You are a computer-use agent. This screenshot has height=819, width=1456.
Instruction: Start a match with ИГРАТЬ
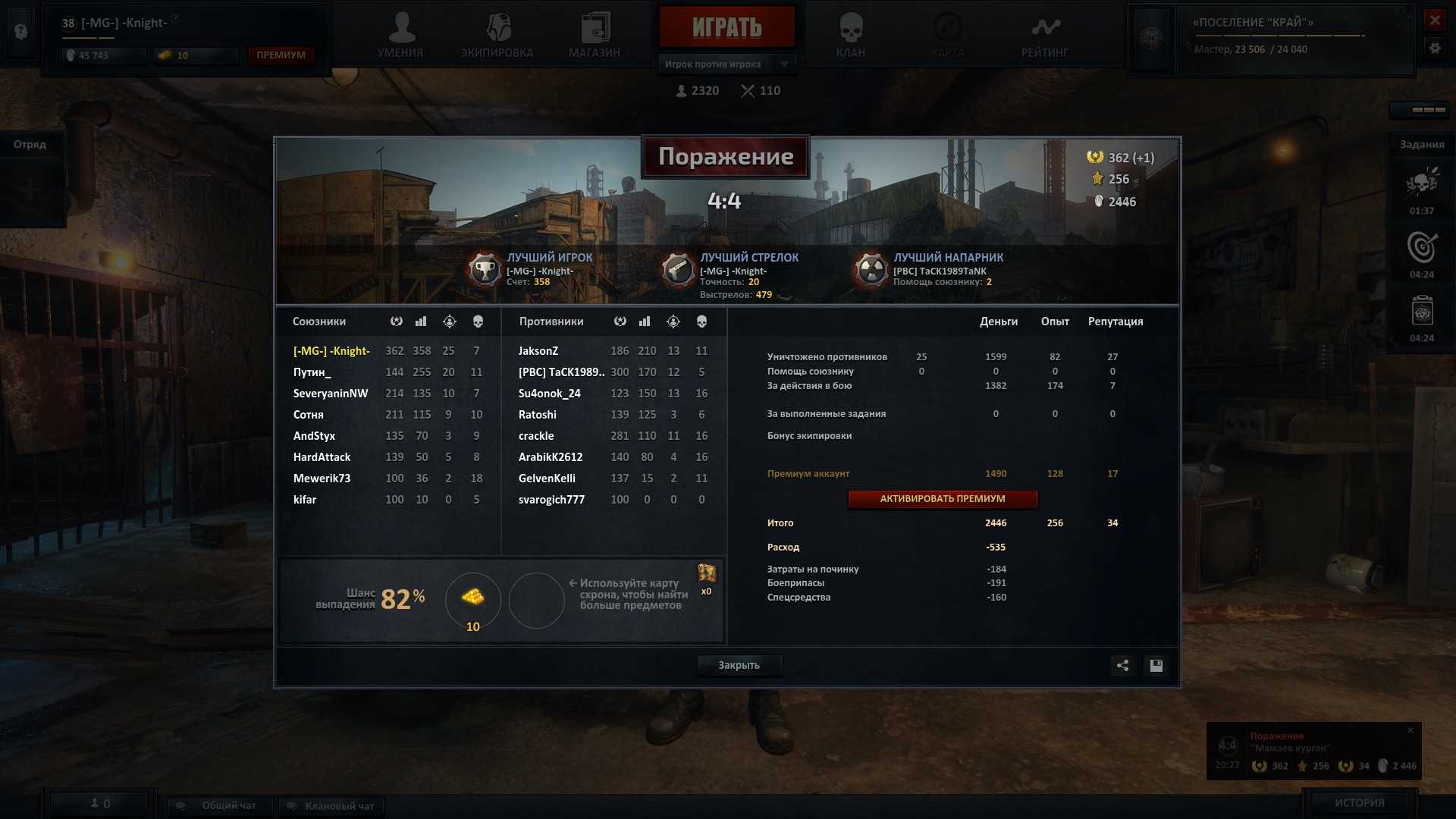tap(726, 28)
